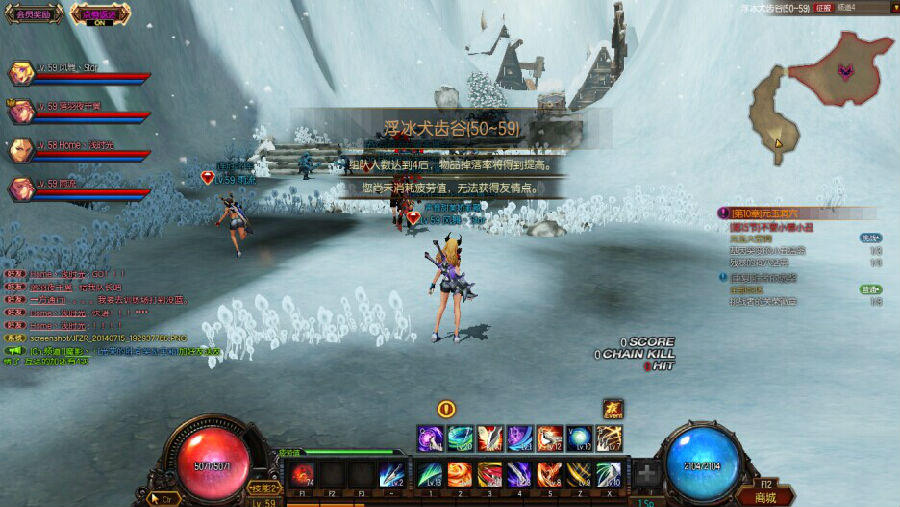The height and width of the screenshot is (507, 900).
Task: Select the first Lv.59 party member portrait
Action: coord(21,73)
